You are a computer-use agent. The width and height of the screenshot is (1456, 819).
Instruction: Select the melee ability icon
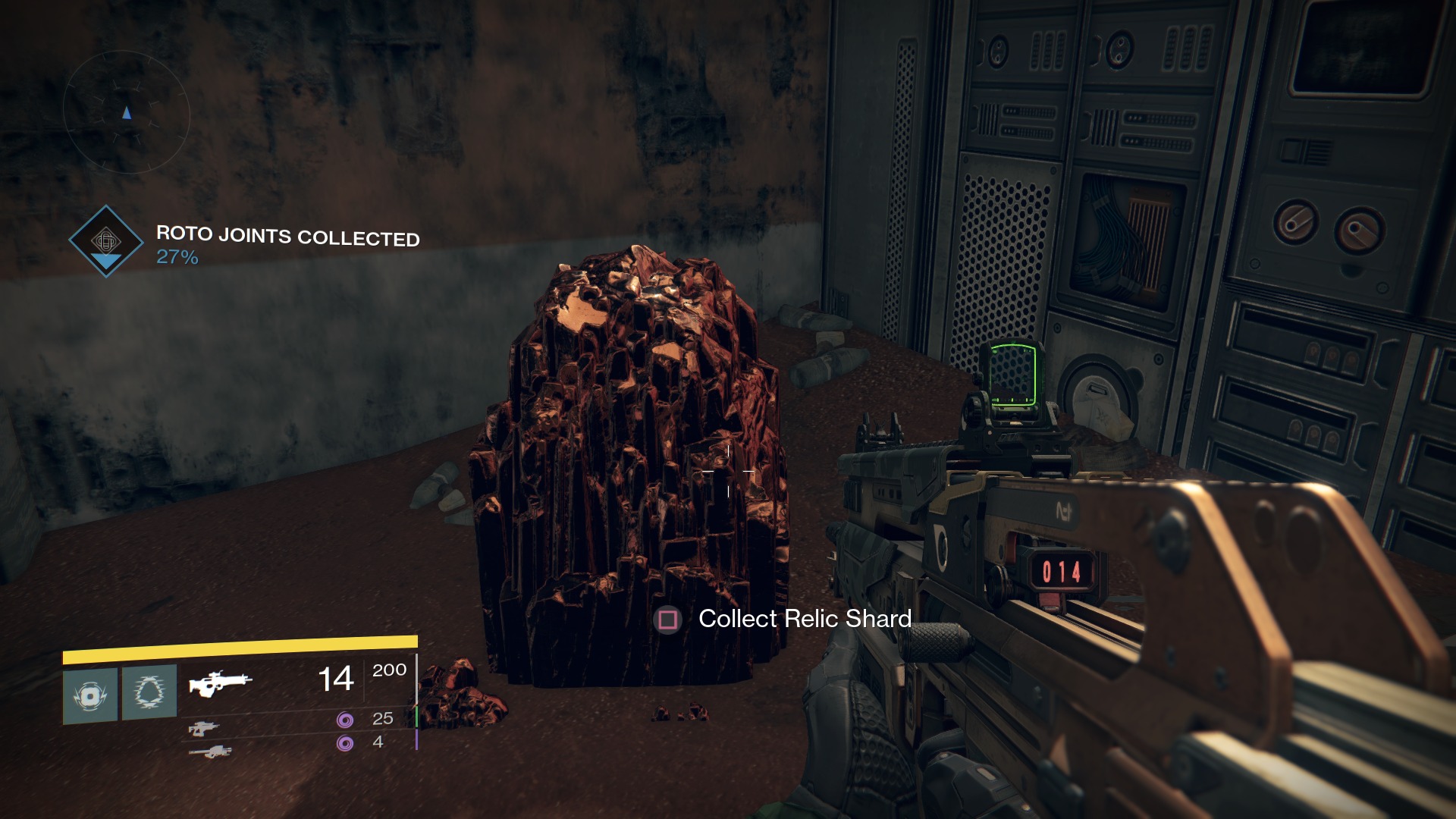(x=149, y=692)
